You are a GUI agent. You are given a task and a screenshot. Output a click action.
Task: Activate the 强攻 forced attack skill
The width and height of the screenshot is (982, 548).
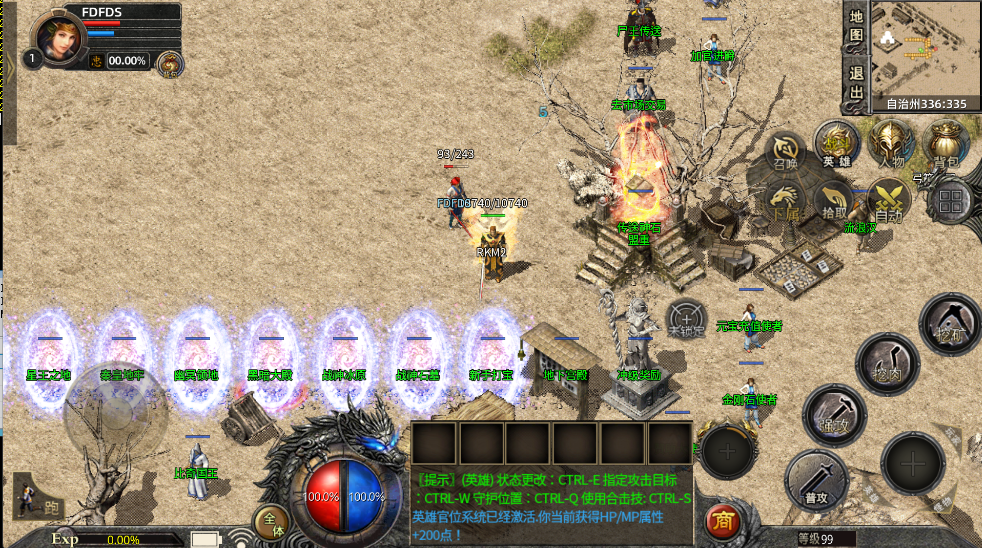coord(833,414)
